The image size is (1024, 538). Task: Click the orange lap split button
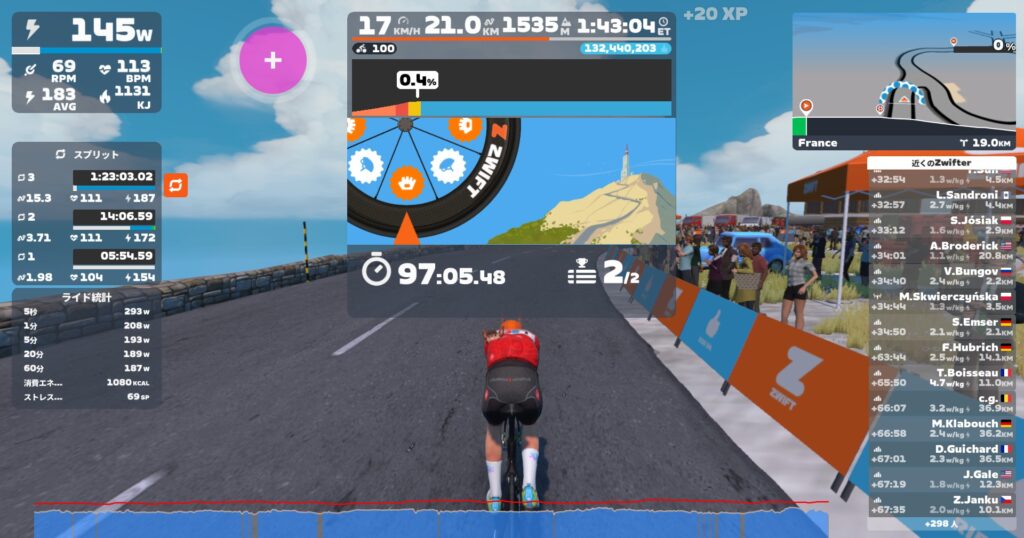click(x=176, y=185)
